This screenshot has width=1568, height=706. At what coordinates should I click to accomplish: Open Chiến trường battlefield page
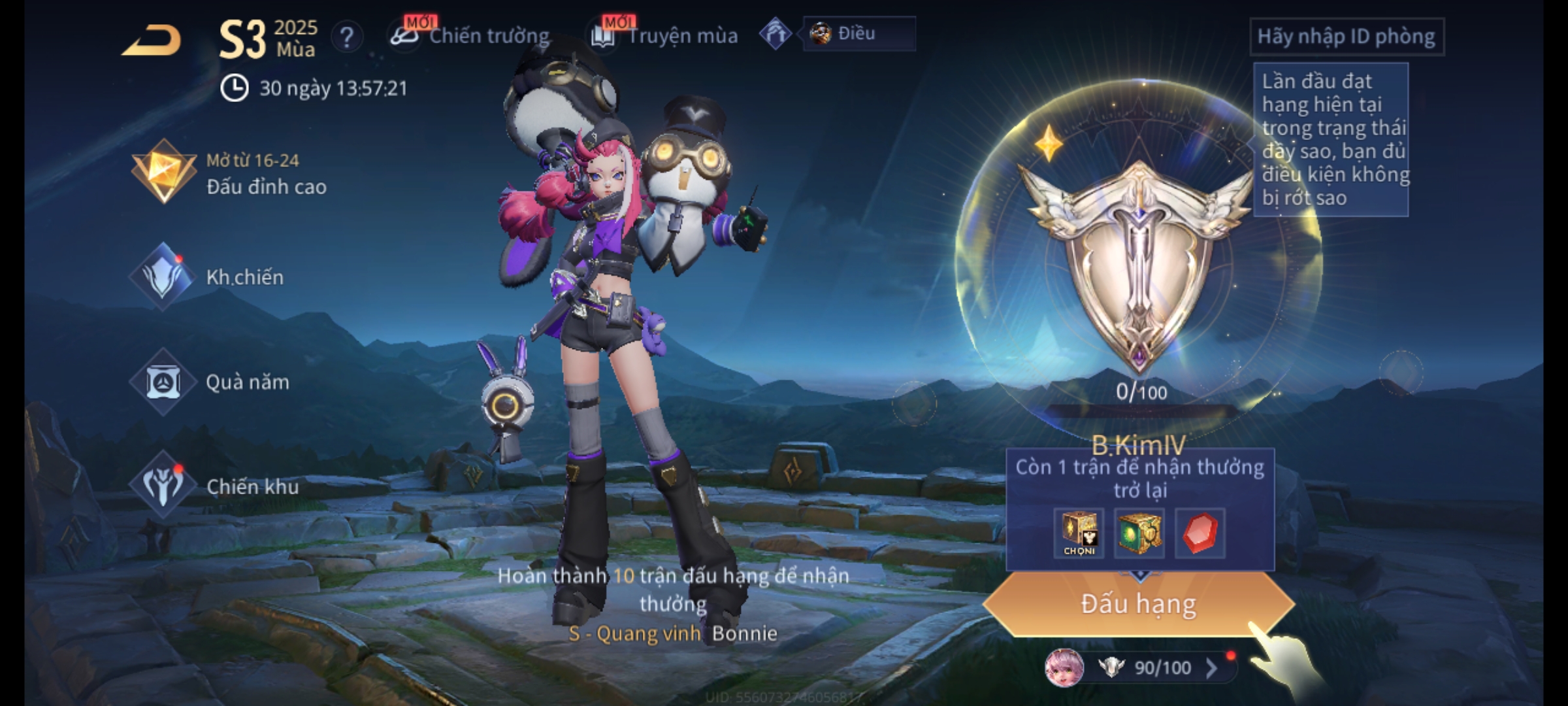tap(472, 35)
